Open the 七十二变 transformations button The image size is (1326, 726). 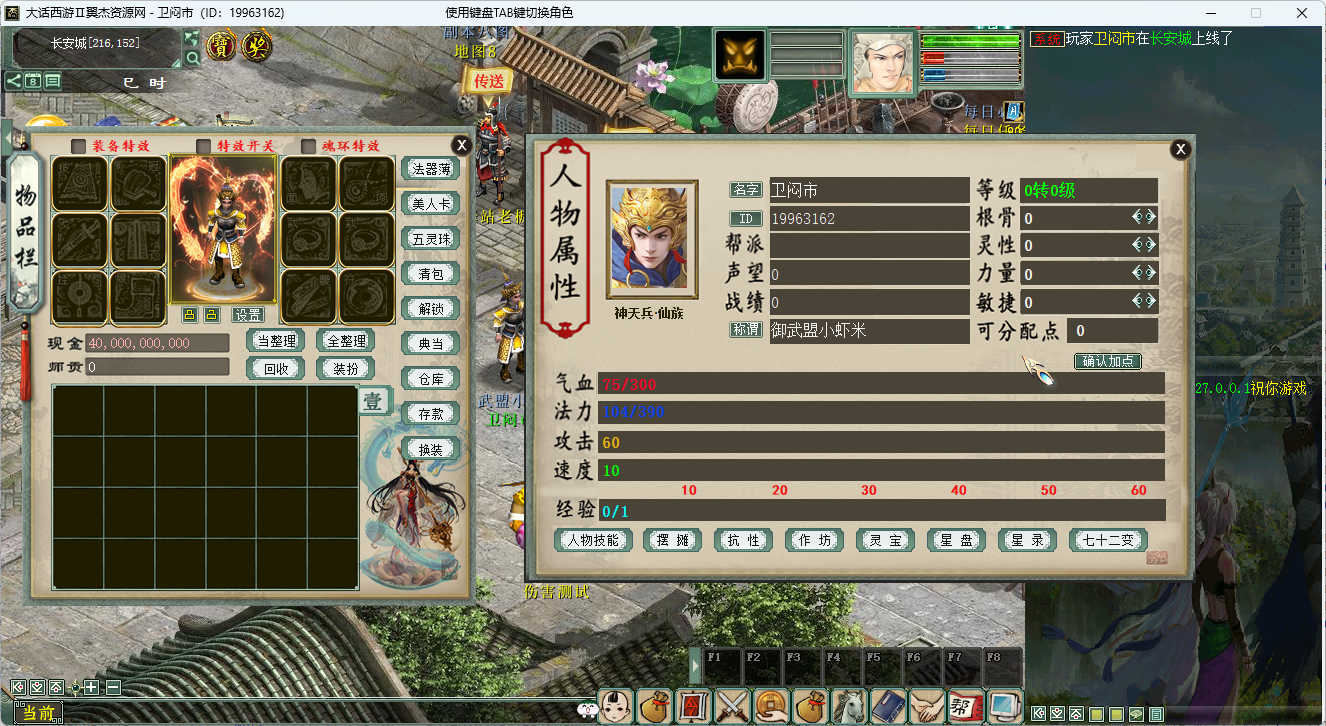tap(1108, 540)
